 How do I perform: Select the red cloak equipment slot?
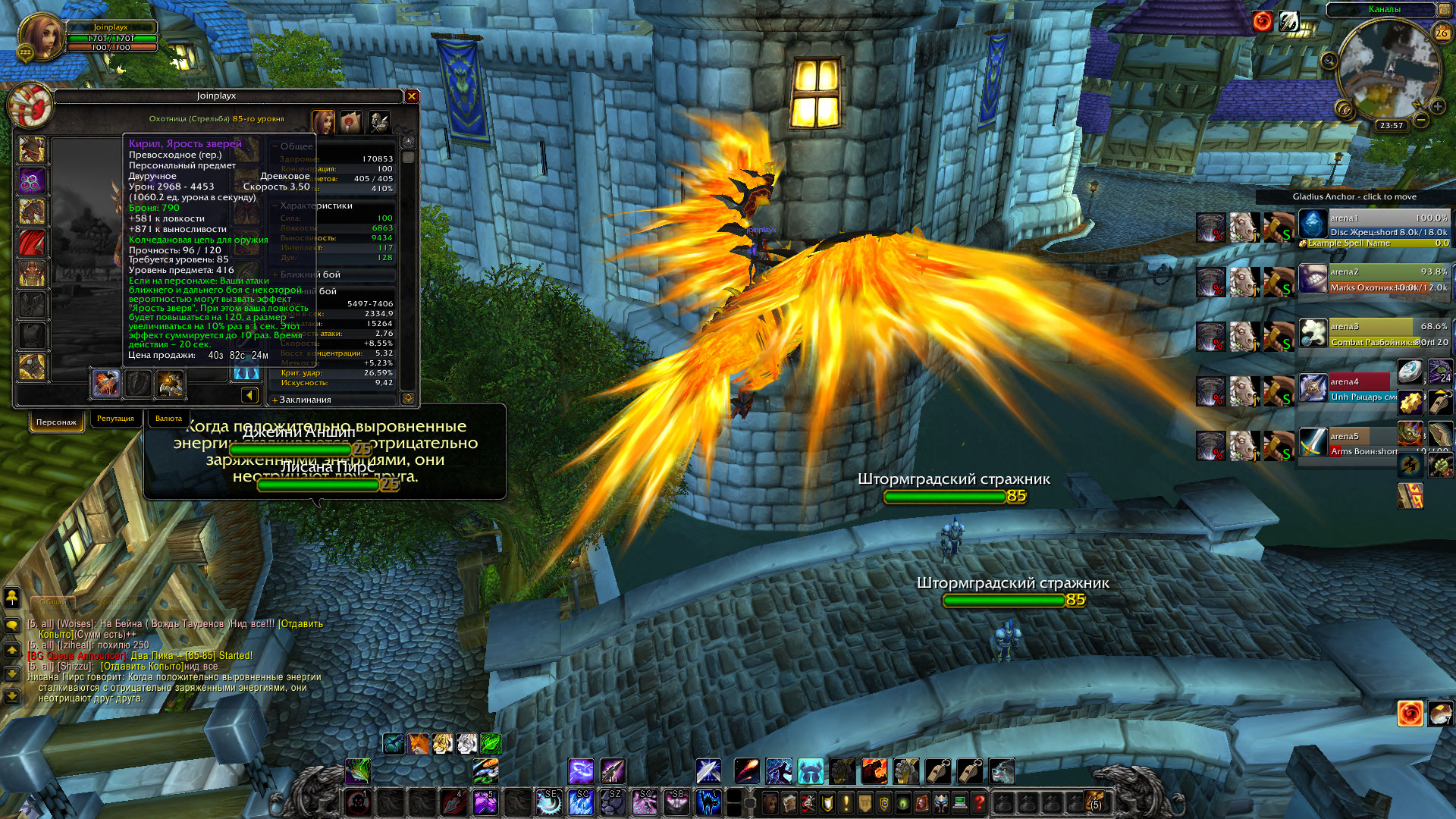[32, 243]
